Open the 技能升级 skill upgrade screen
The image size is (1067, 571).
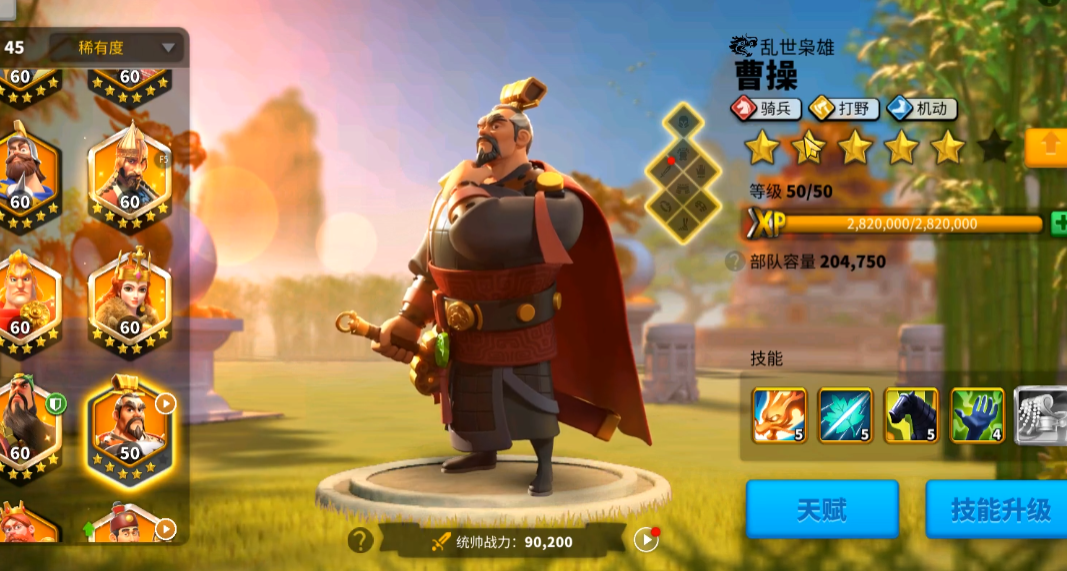click(998, 510)
